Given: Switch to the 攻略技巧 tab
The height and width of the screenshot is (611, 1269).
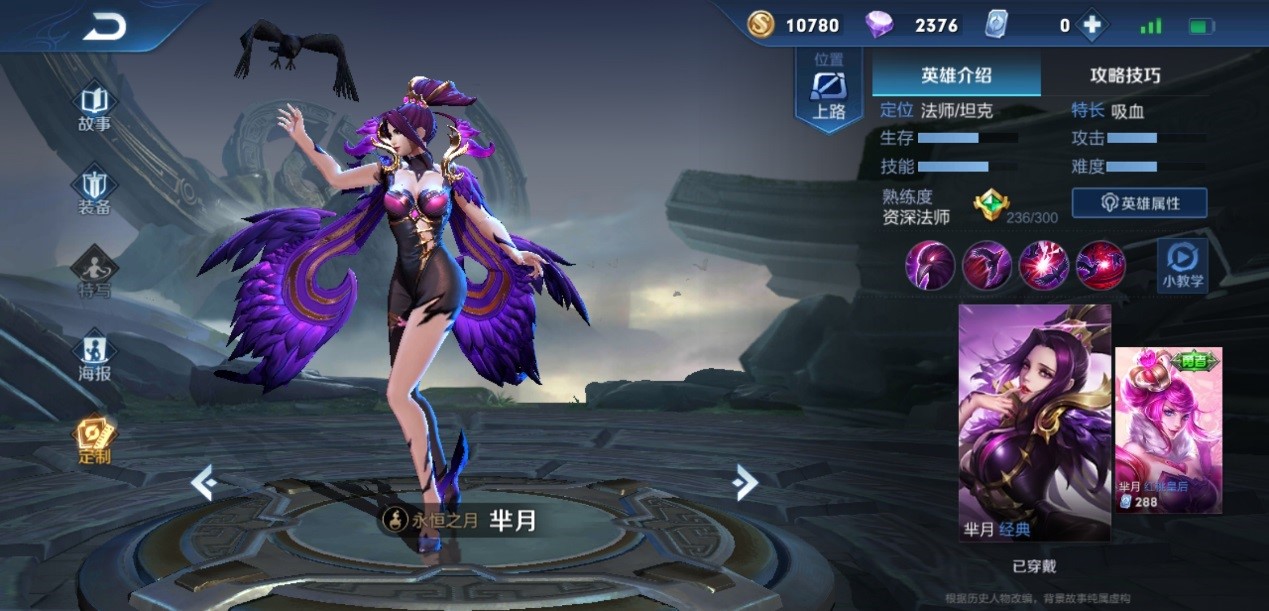Looking at the screenshot, I should 1125,76.
